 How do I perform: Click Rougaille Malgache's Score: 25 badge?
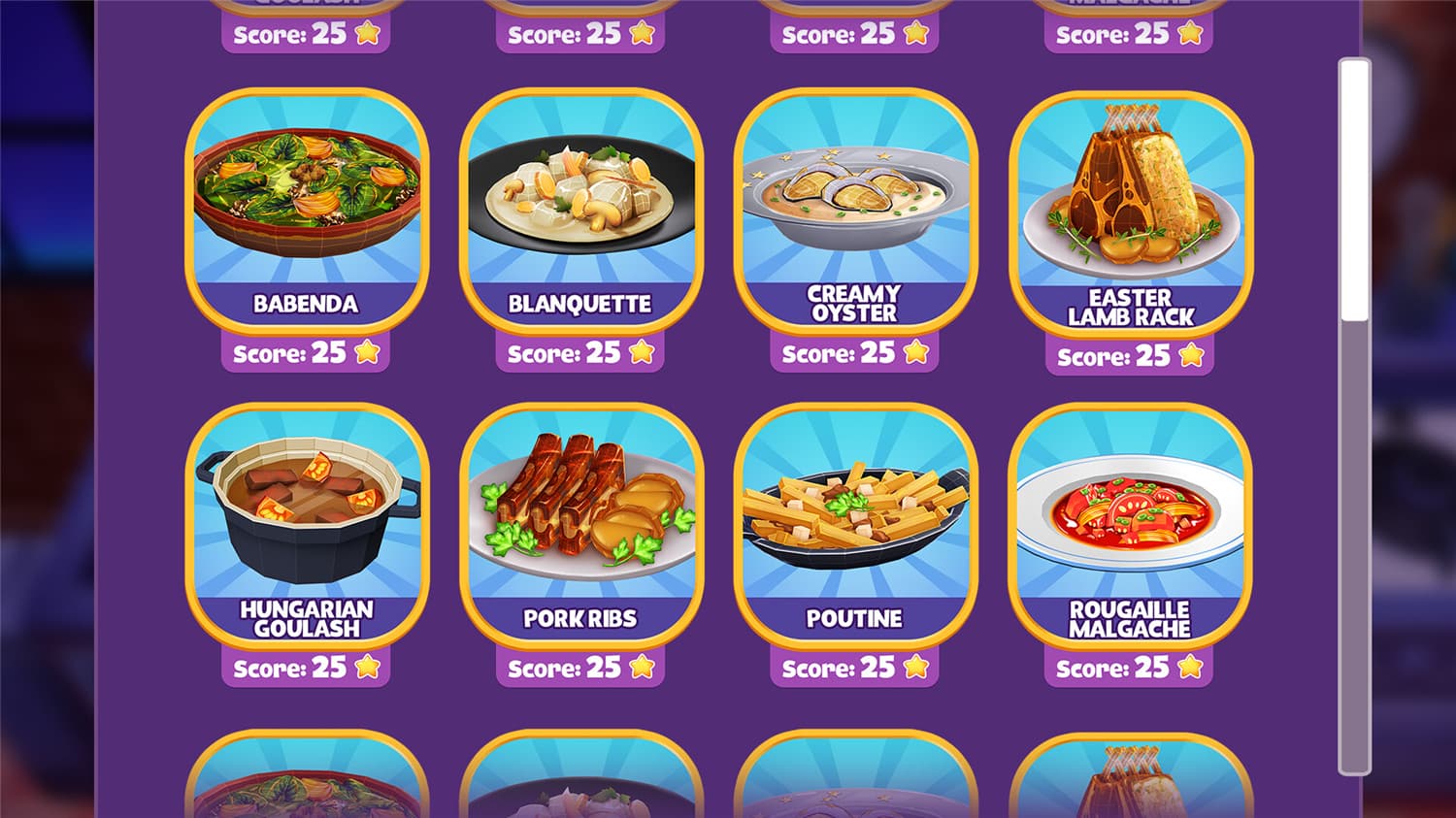point(1126,669)
